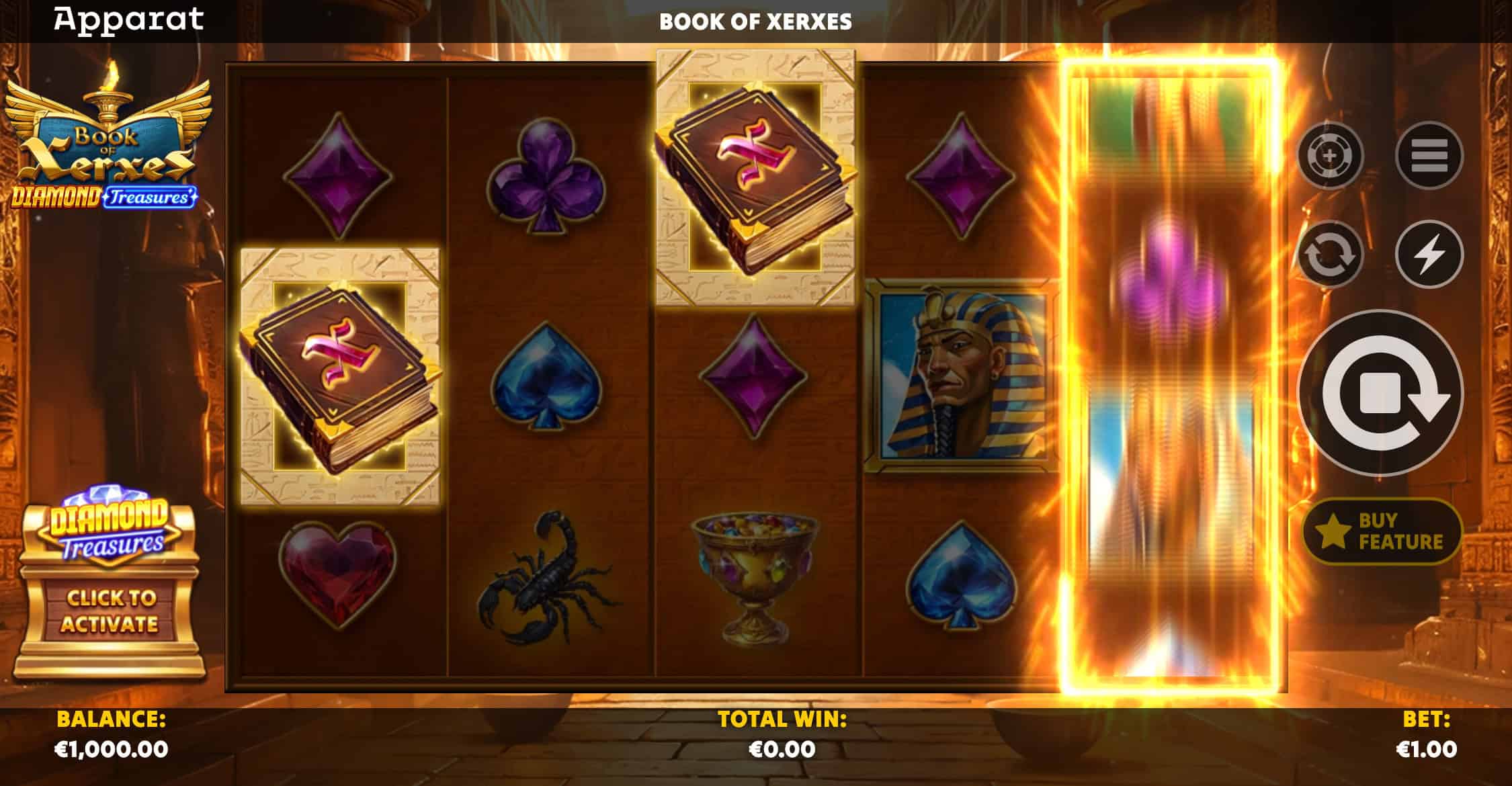Stop the spin with the large button
The width and height of the screenshot is (1512, 786).
[1380, 393]
